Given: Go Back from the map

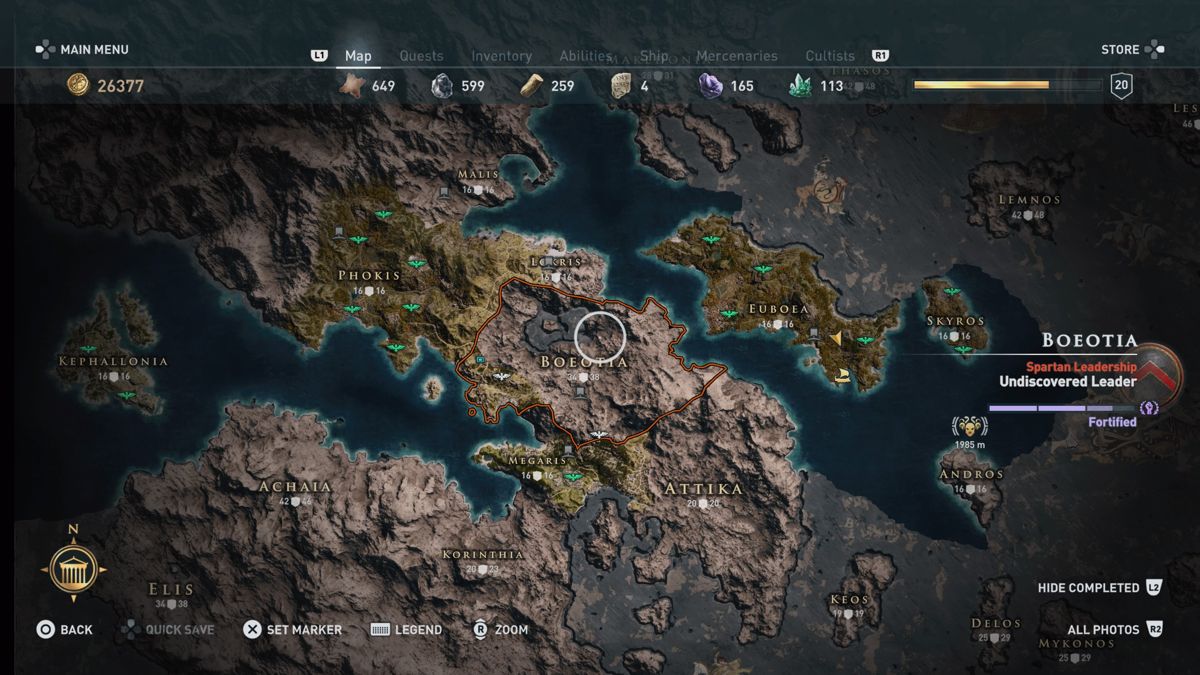Looking at the screenshot, I should (x=65, y=629).
